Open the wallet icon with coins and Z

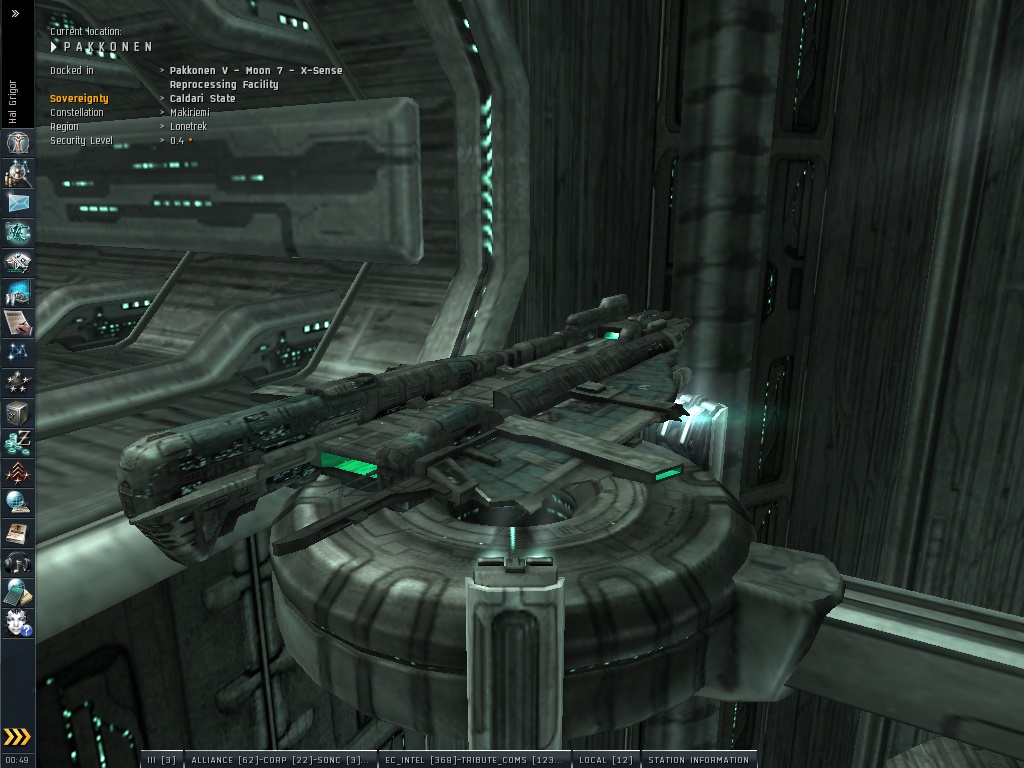(x=17, y=442)
